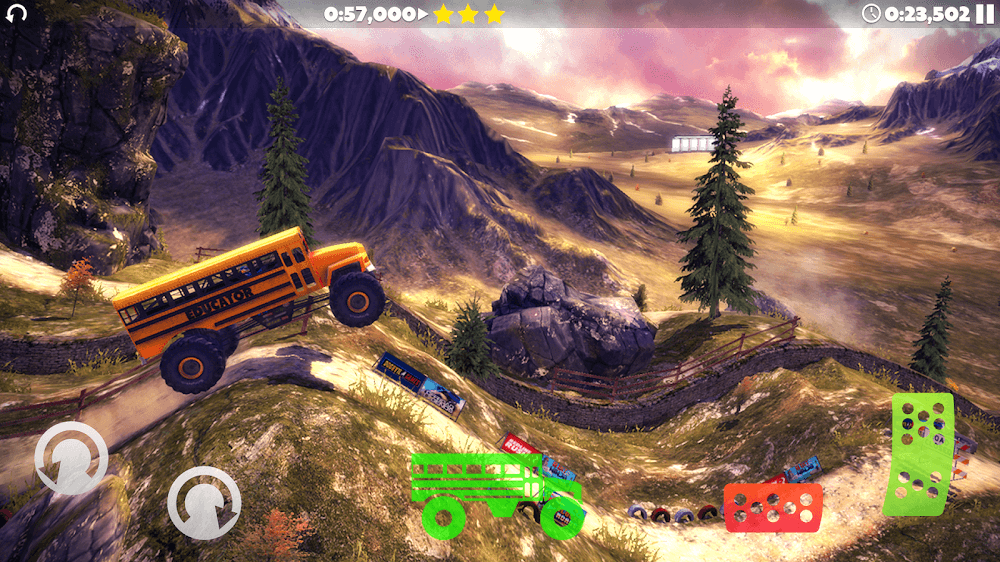The width and height of the screenshot is (1000, 562).
Task: Hit the red brake pedal
Action: (773, 507)
